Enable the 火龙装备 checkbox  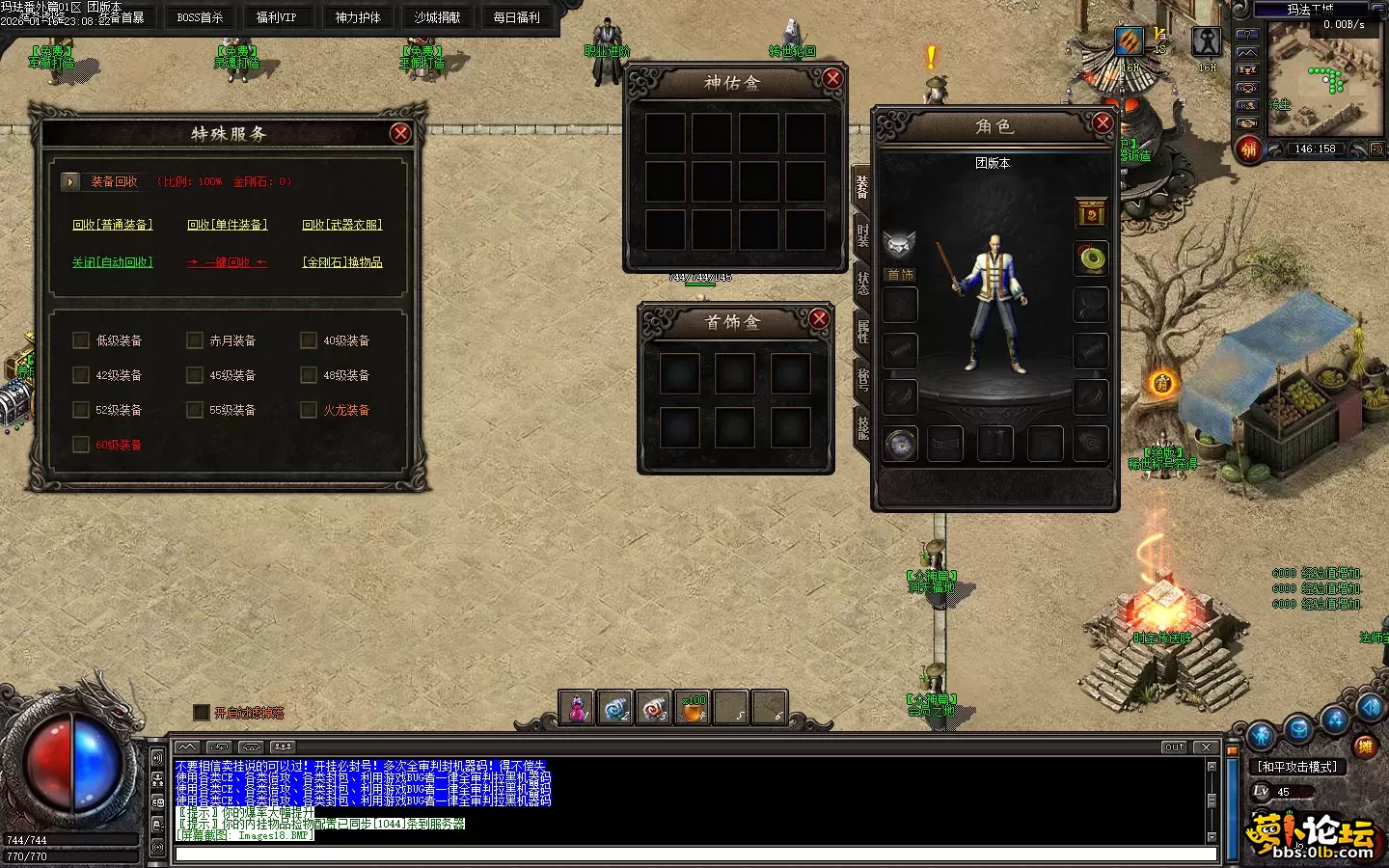pyautogui.click(x=309, y=410)
